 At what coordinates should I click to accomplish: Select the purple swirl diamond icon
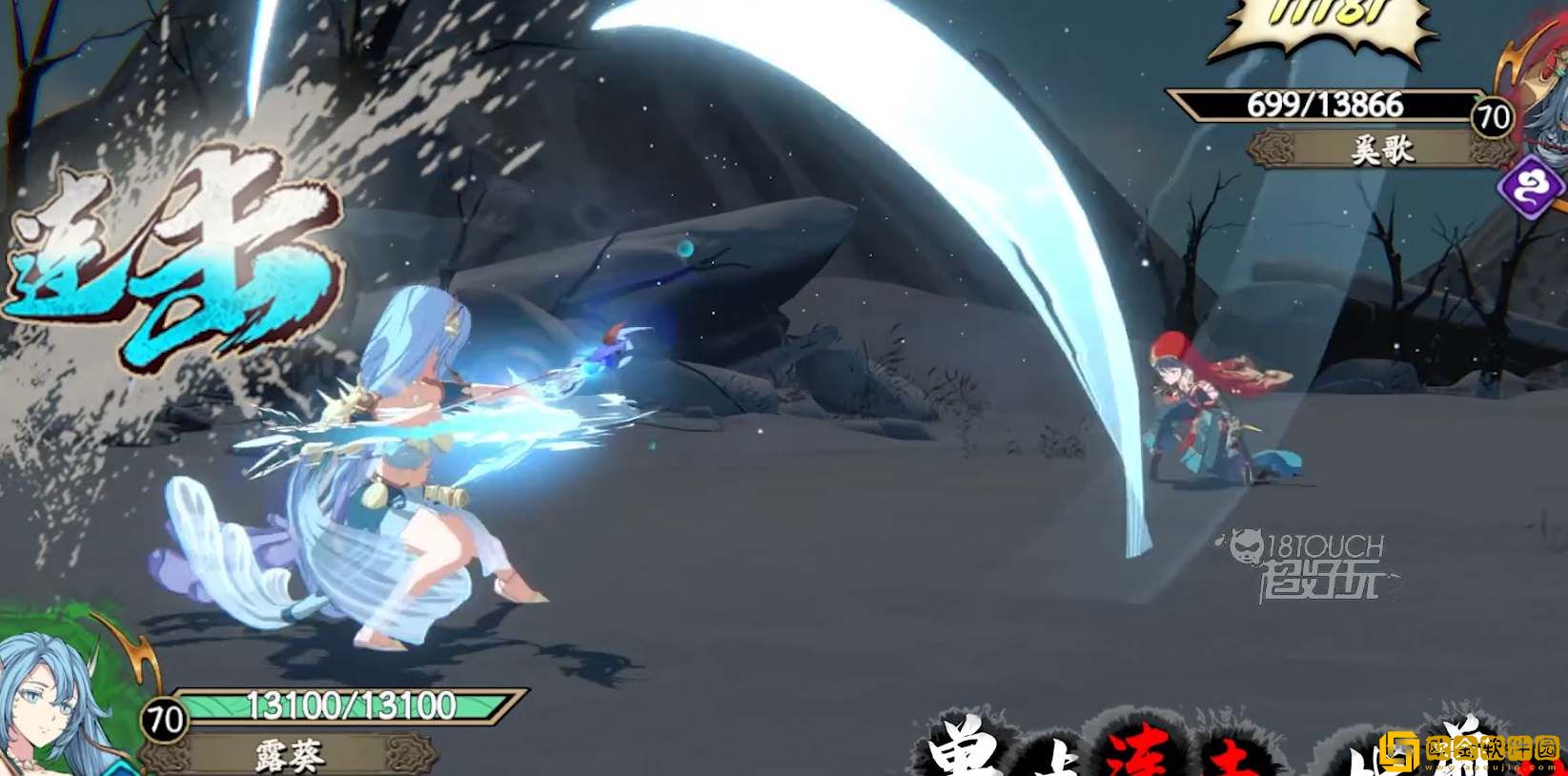pyautogui.click(x=1532, y=186)
